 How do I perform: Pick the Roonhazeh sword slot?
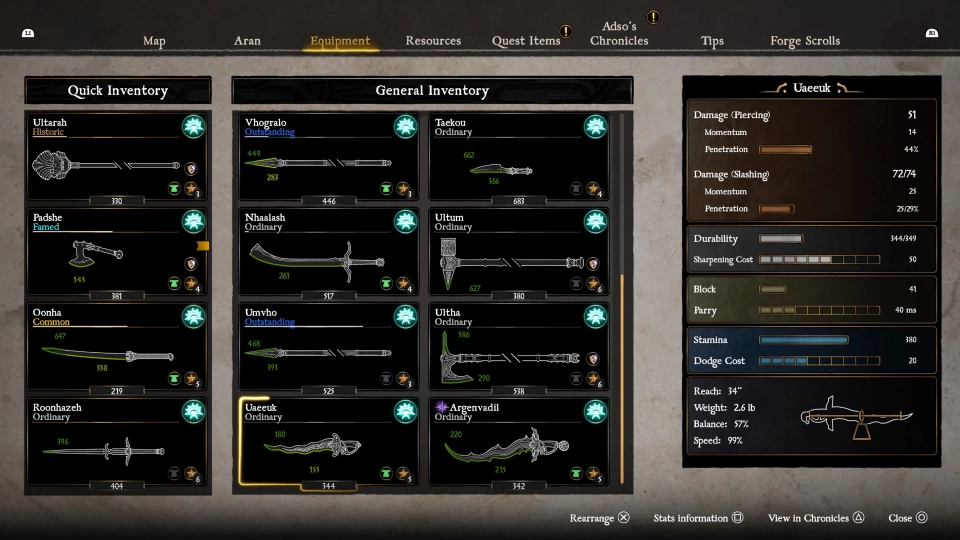pos(117,445)
